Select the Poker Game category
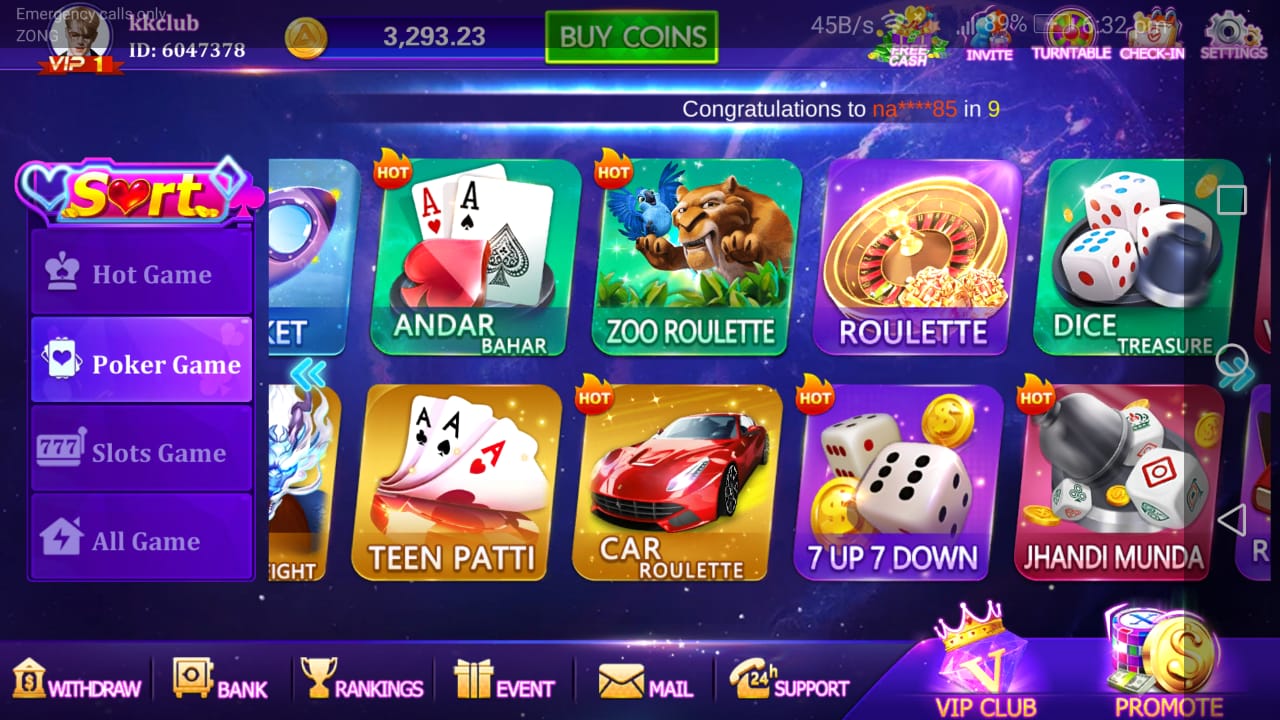The width and height of the screenshot is (1280, 720). pyautogui.click(x=141, y=361)
